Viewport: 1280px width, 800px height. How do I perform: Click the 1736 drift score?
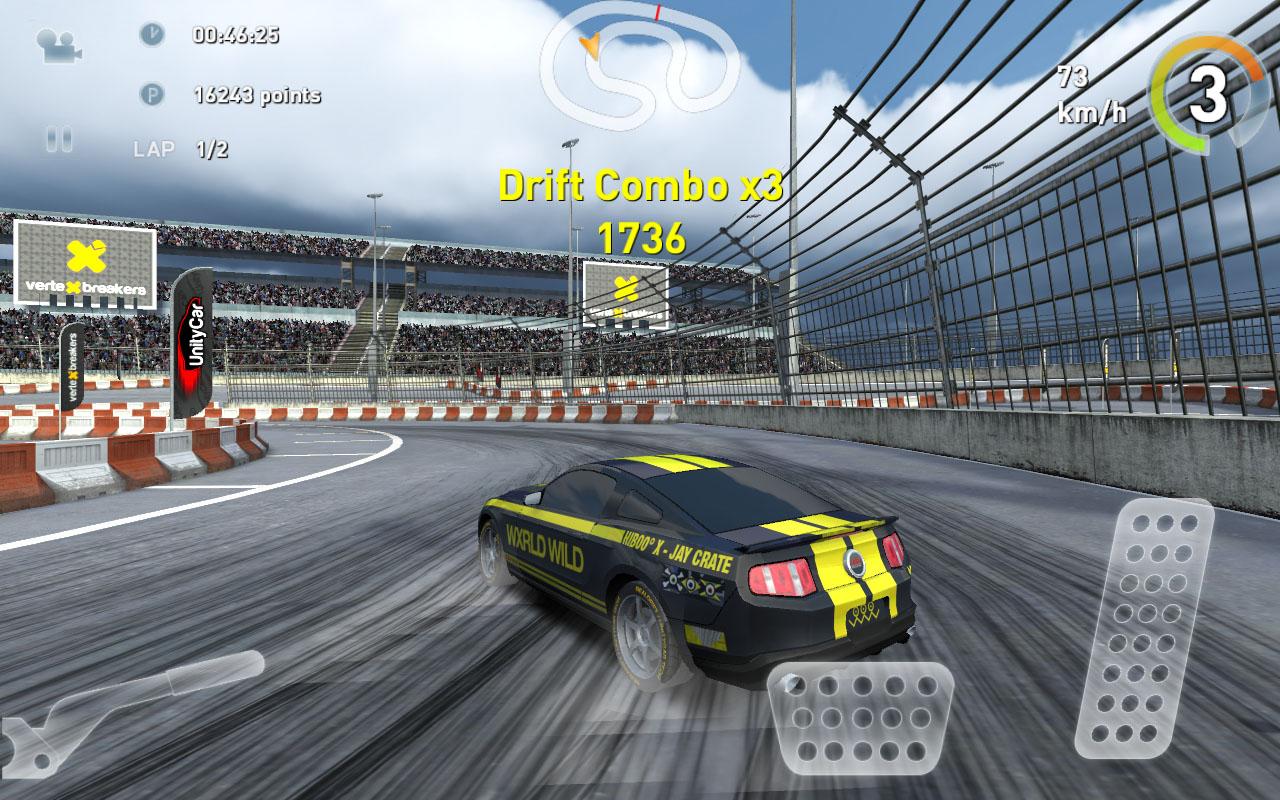(x=645, y=237)
